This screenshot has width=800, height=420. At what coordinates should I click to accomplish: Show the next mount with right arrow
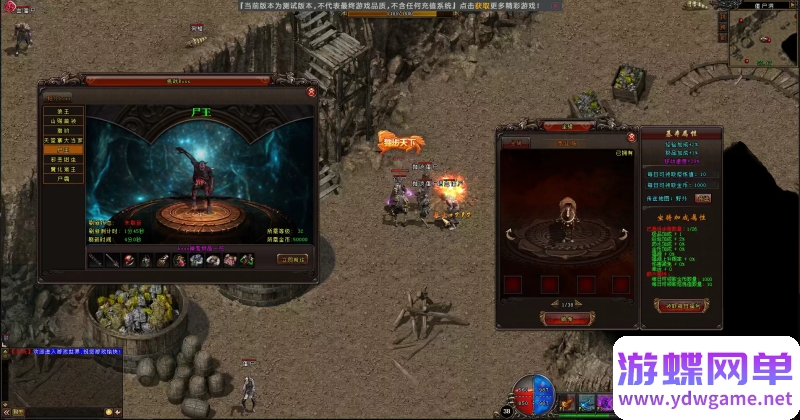point(626,234)
